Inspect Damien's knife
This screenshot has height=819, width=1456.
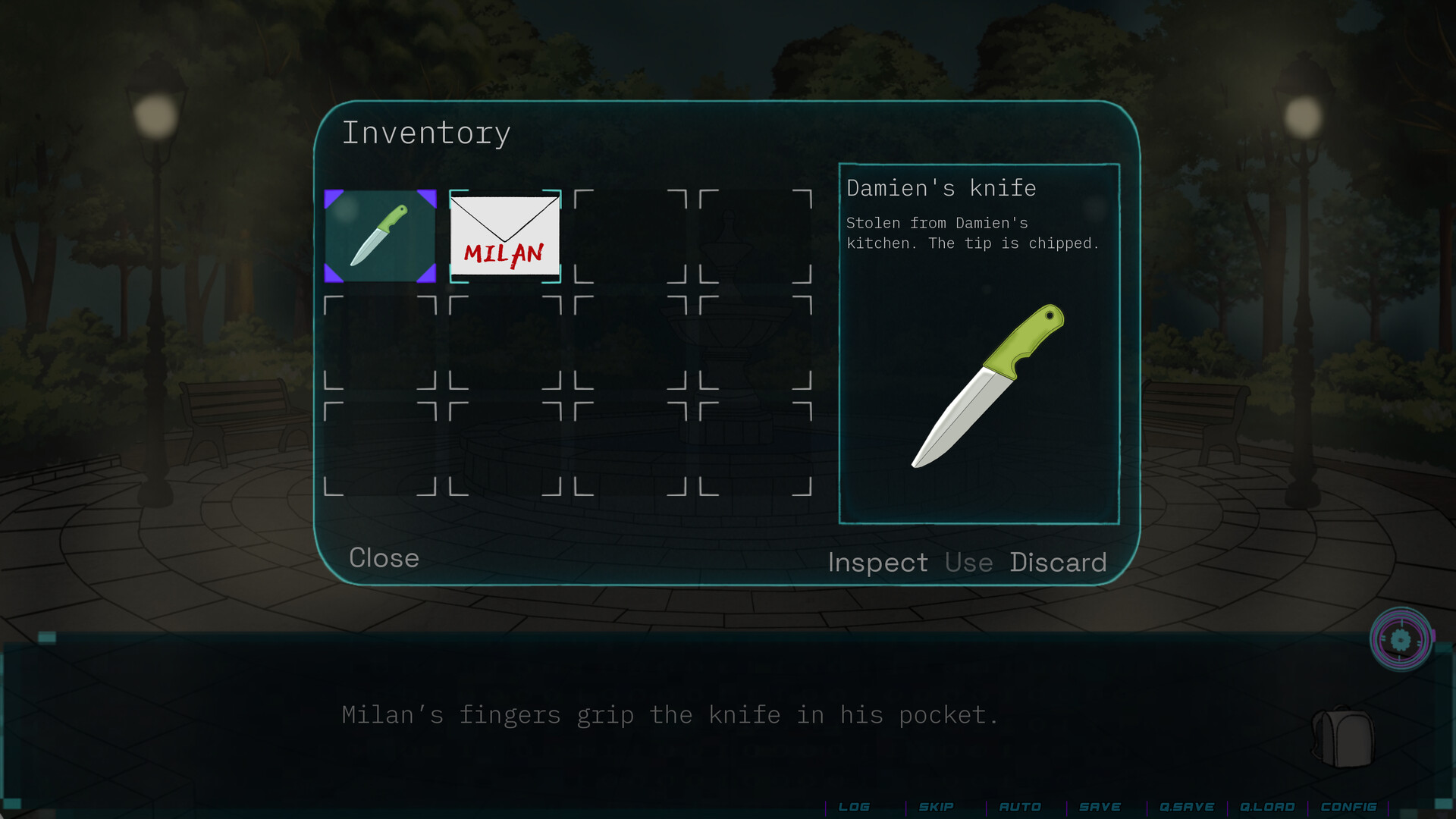(x=878, y=563)
